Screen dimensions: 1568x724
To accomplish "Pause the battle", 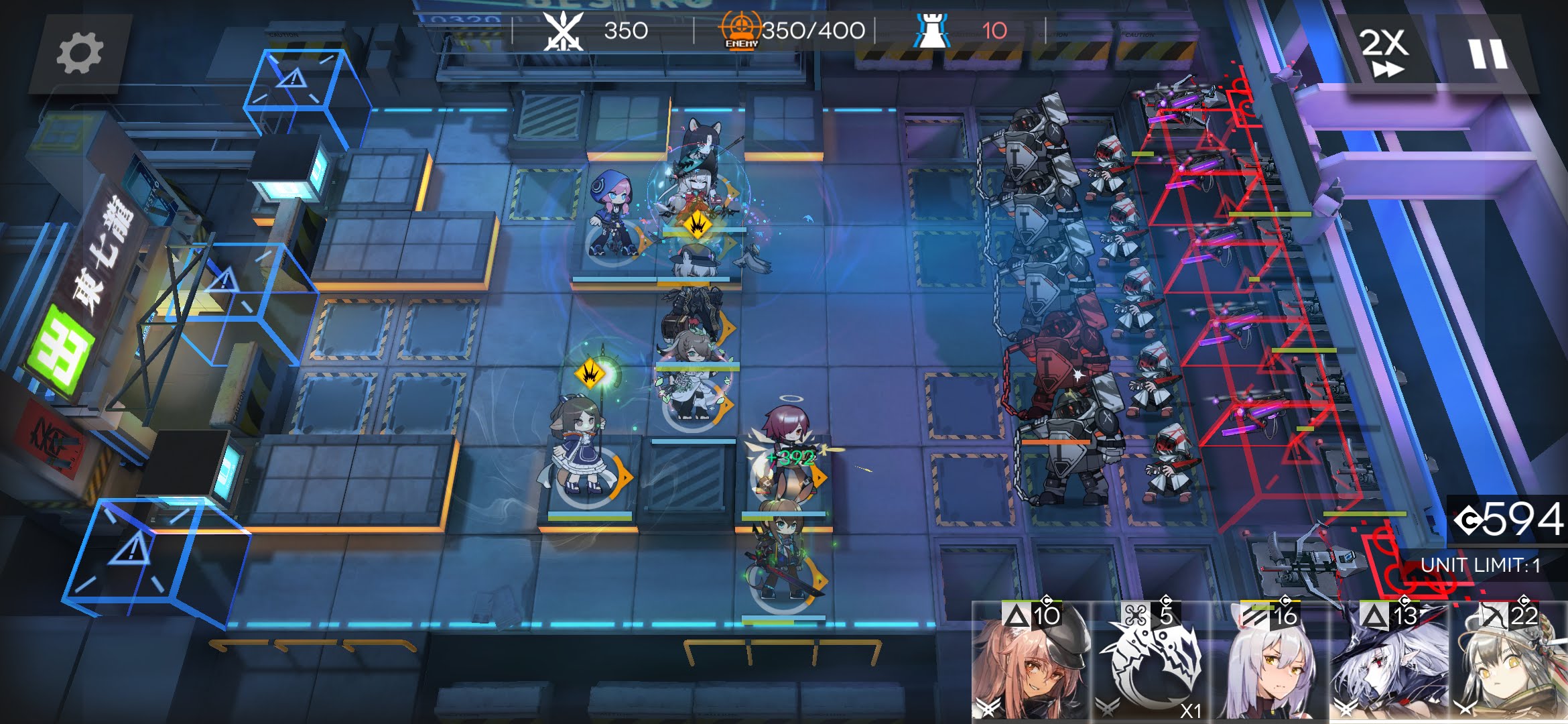I will [1488, 54].
